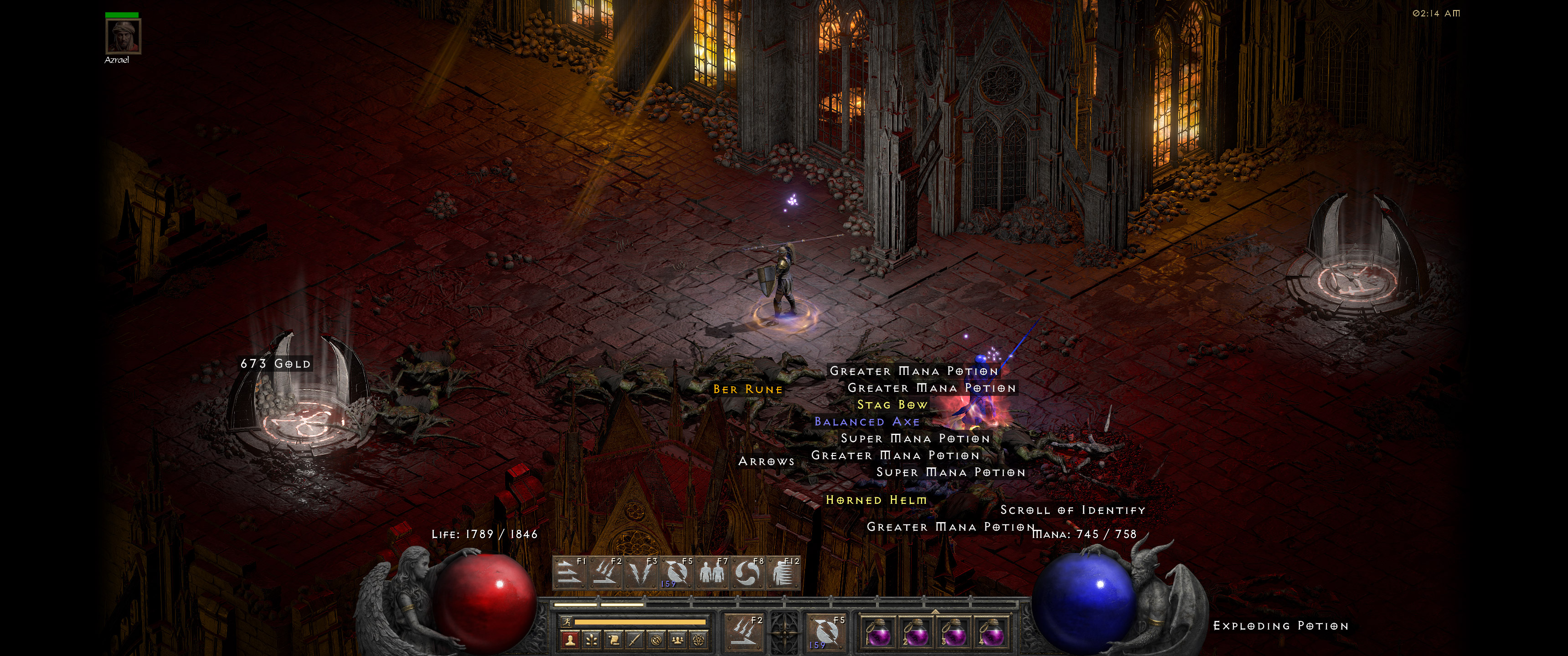Toggle the character panel via the bust icon
The height and width of the screenshot is (656, 1568).
[x=570, y=640]
